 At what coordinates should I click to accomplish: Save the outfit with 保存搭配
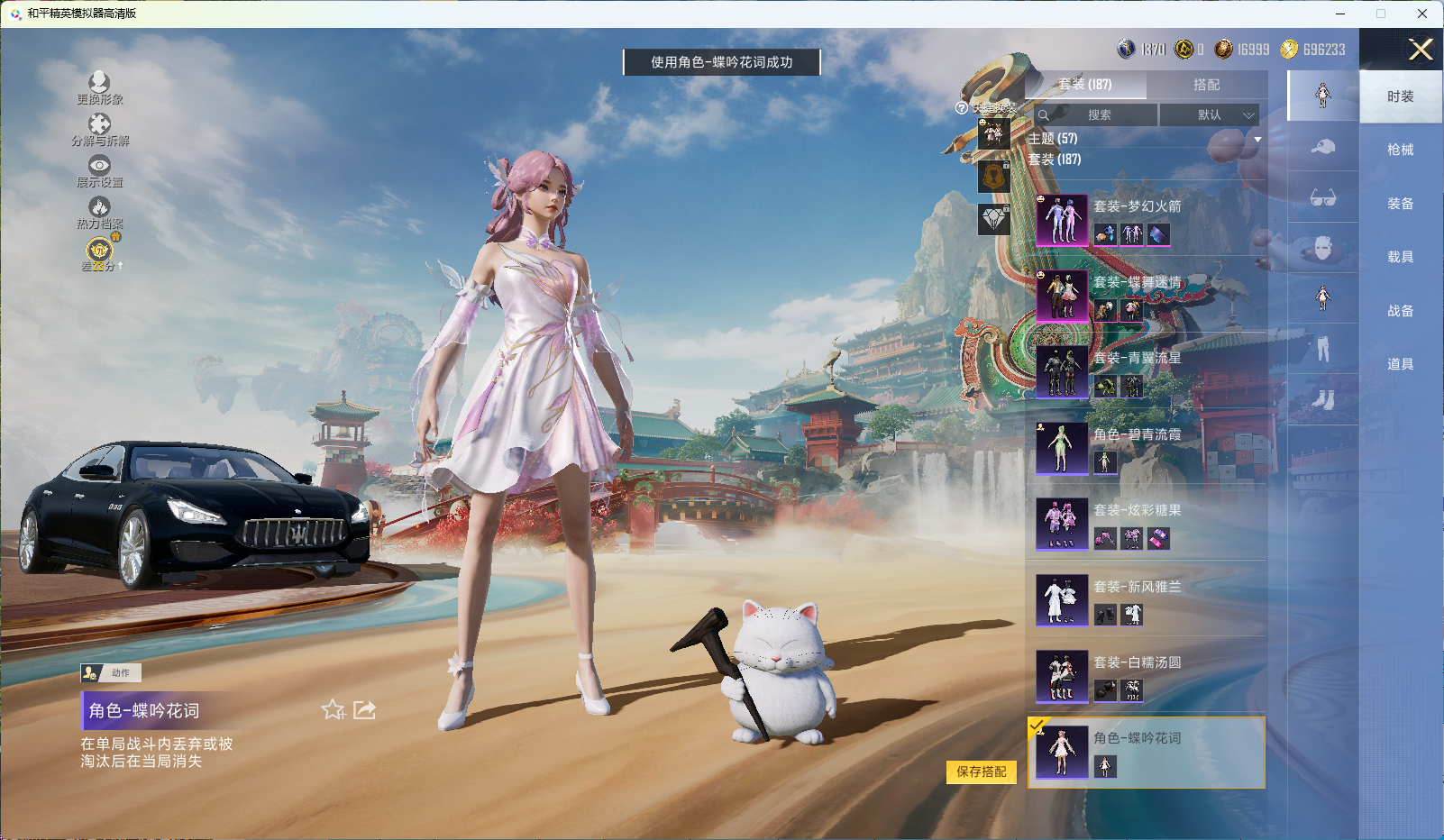(x=981, y=772)
